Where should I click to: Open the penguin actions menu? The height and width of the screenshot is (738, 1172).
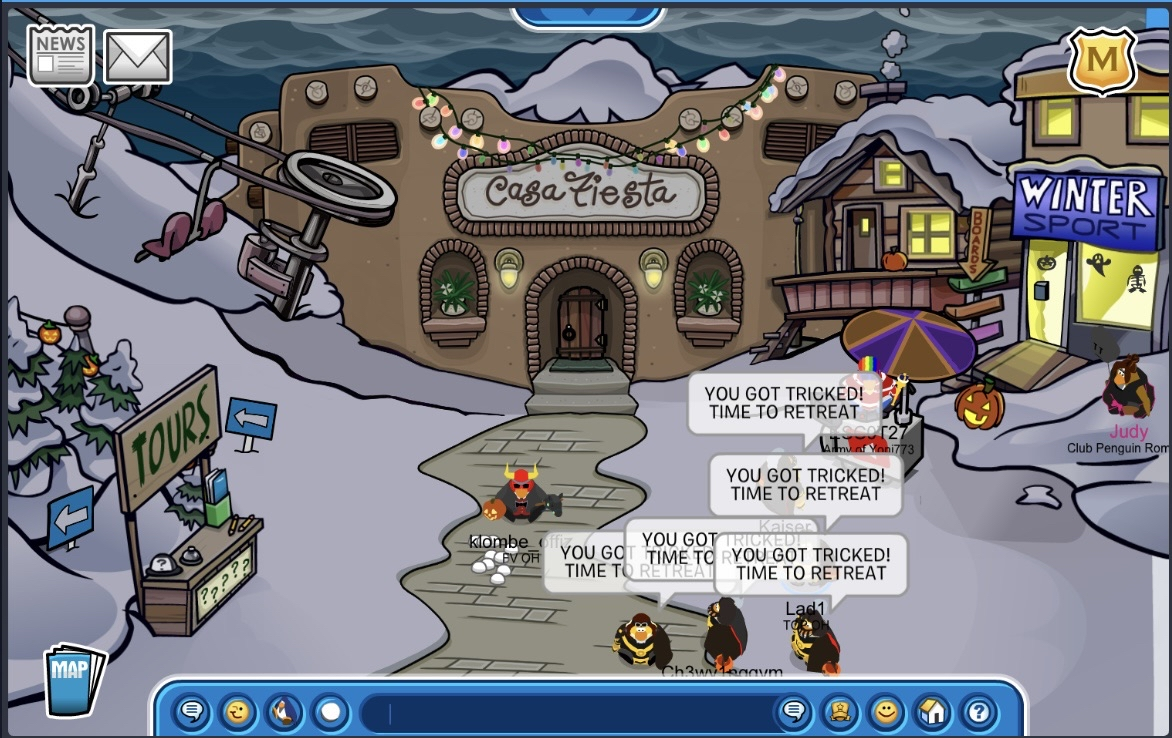[285, 713]
